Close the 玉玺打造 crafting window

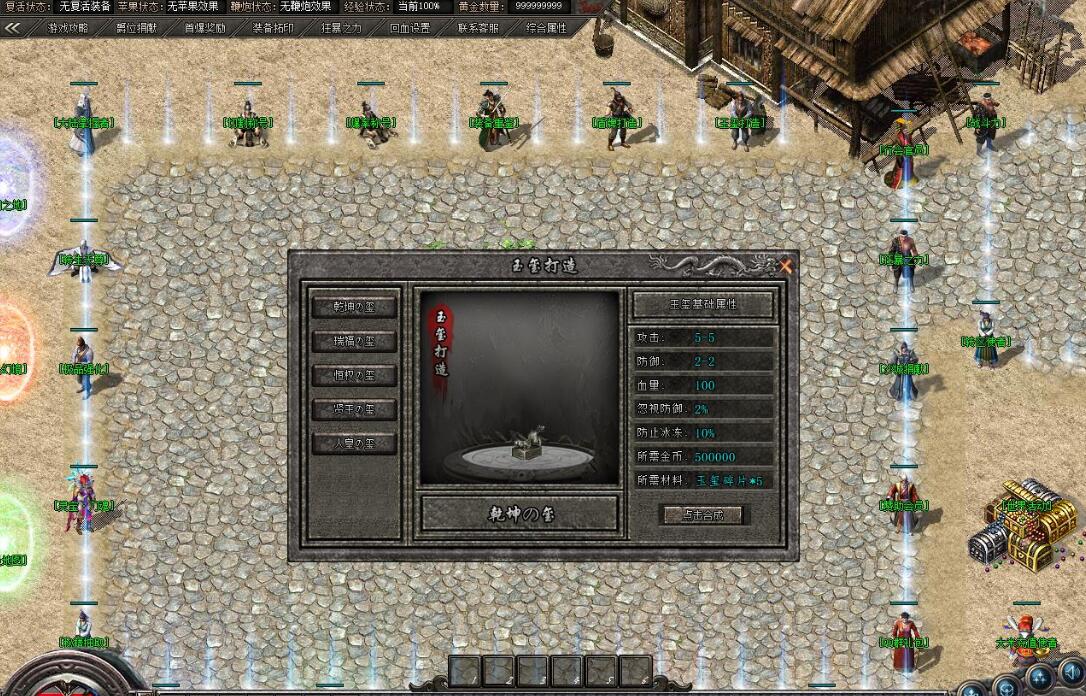click(786, 266)
